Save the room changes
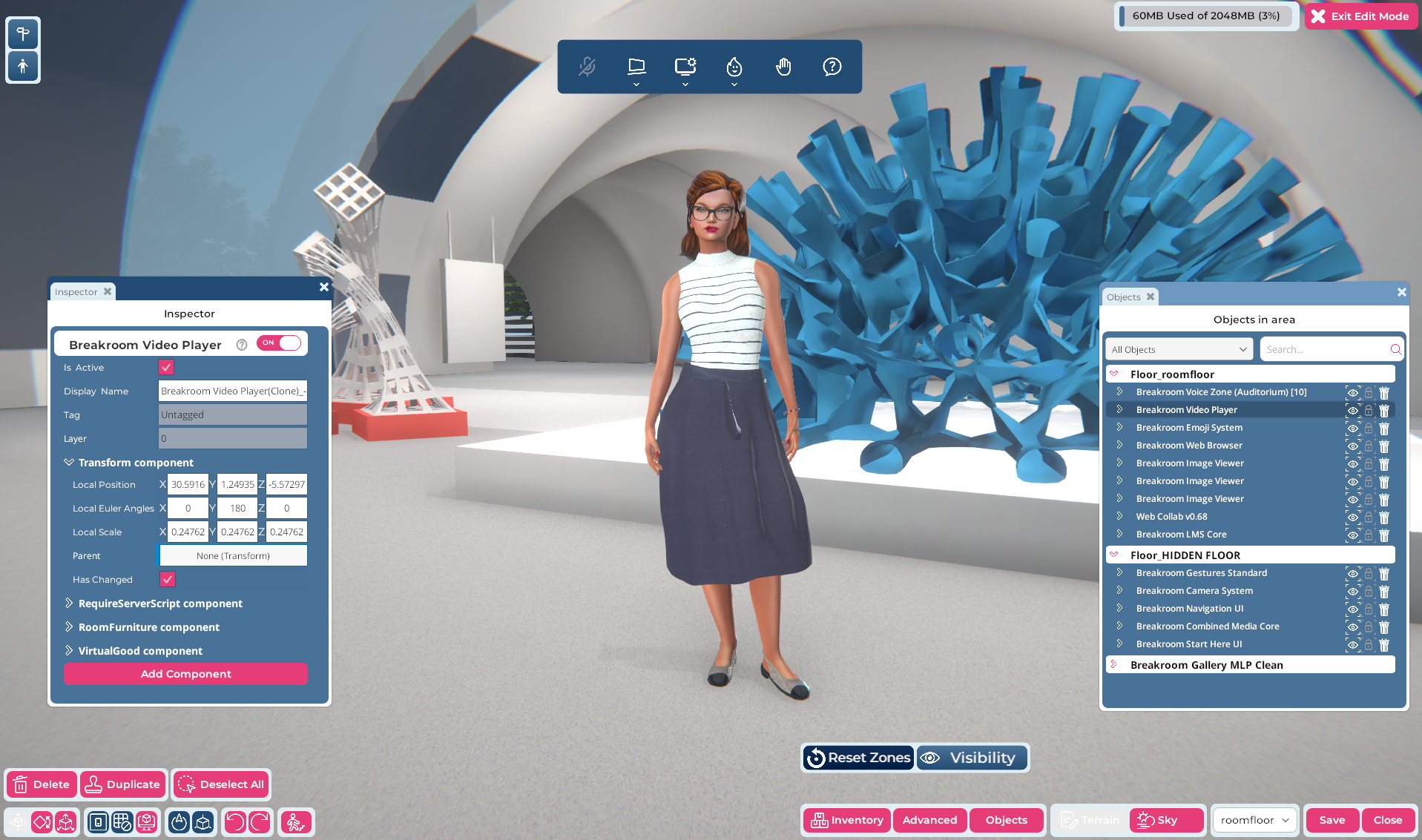Viewport: 1422px width, 840px height. (1332, 820)
